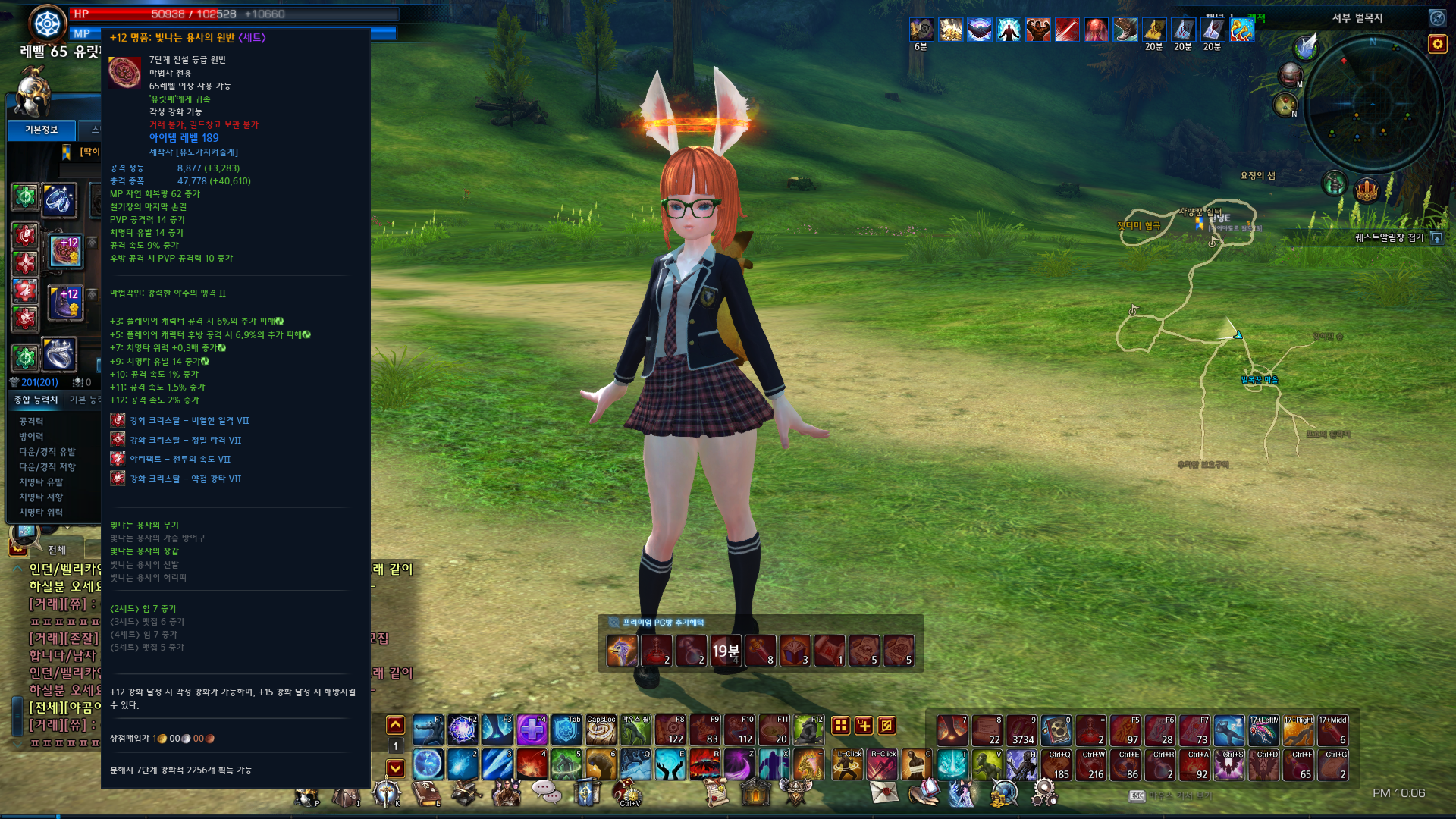This screenshot has width=1456, height=819.
Task: Open the gears system menu icon
Action: click(1044, 793)
